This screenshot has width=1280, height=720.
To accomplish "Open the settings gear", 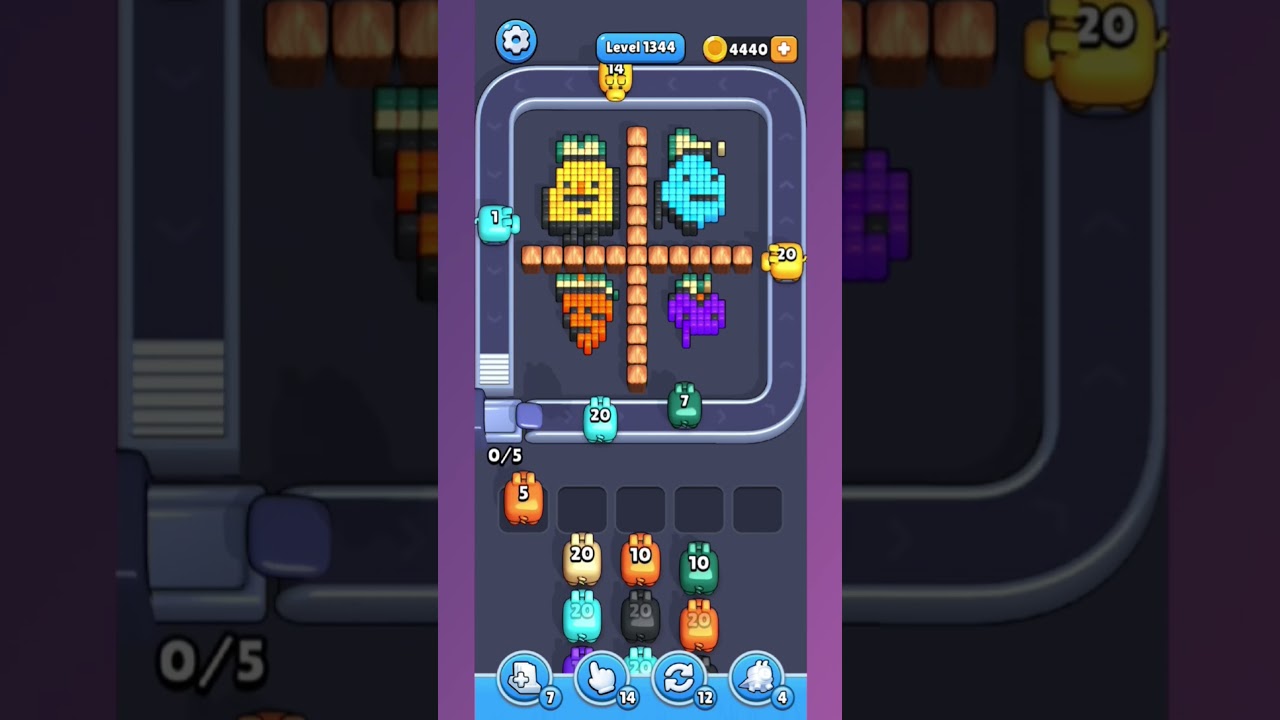I will point(516,41).
